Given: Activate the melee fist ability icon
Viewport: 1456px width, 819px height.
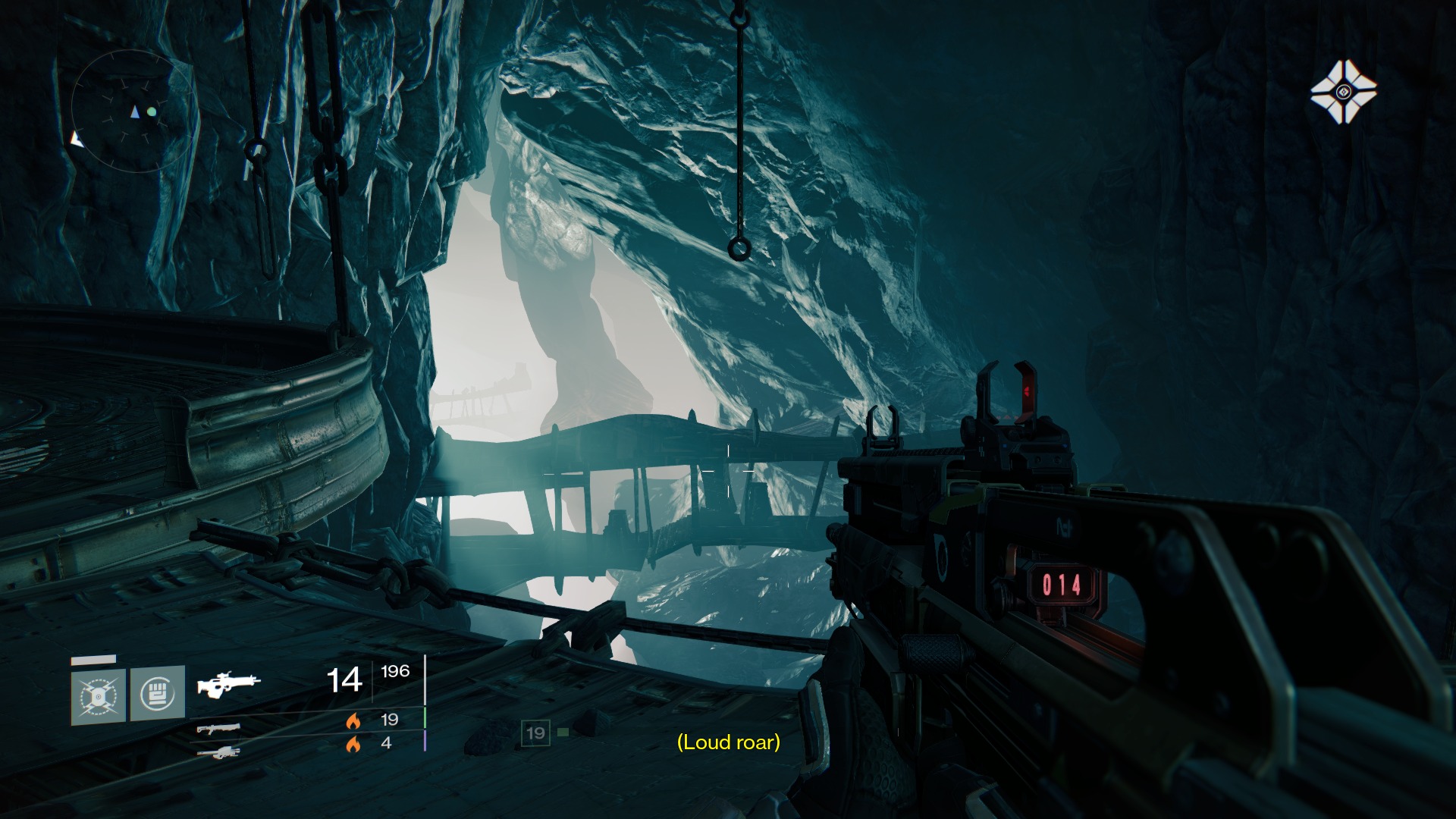Looking at the screenshot, I should coord(158,692).
